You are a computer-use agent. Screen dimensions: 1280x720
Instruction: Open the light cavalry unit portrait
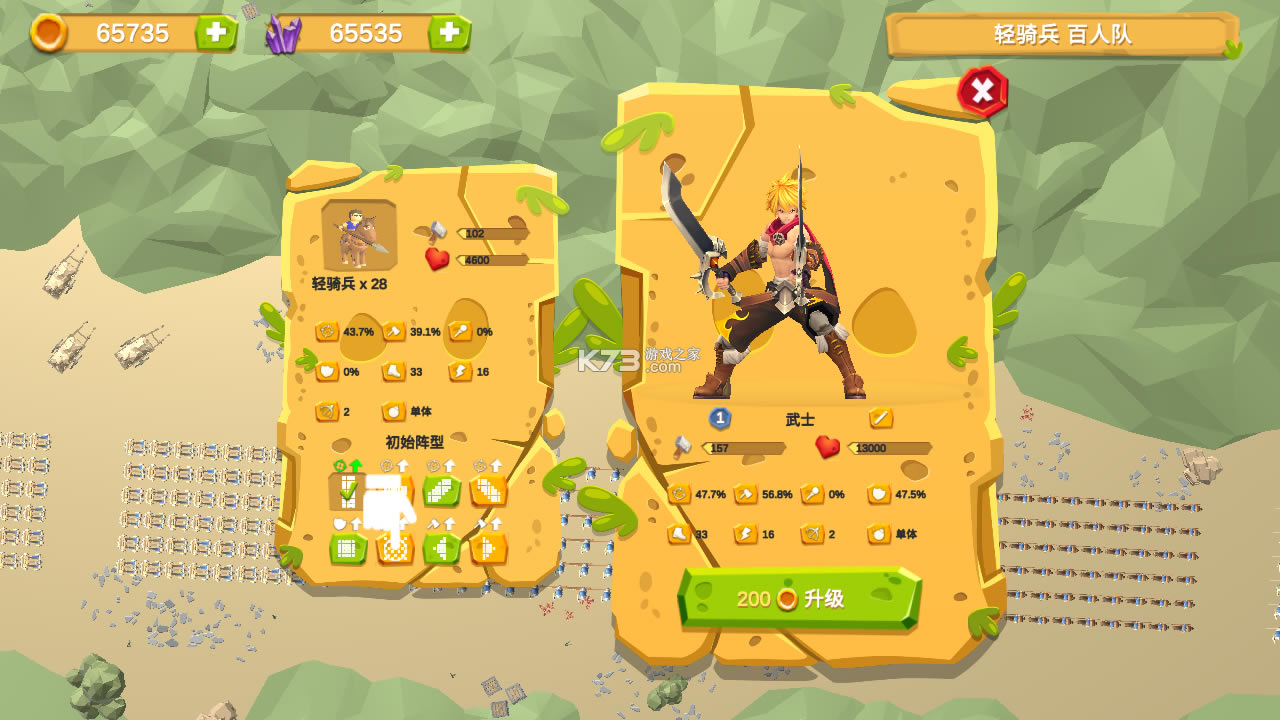359,236
